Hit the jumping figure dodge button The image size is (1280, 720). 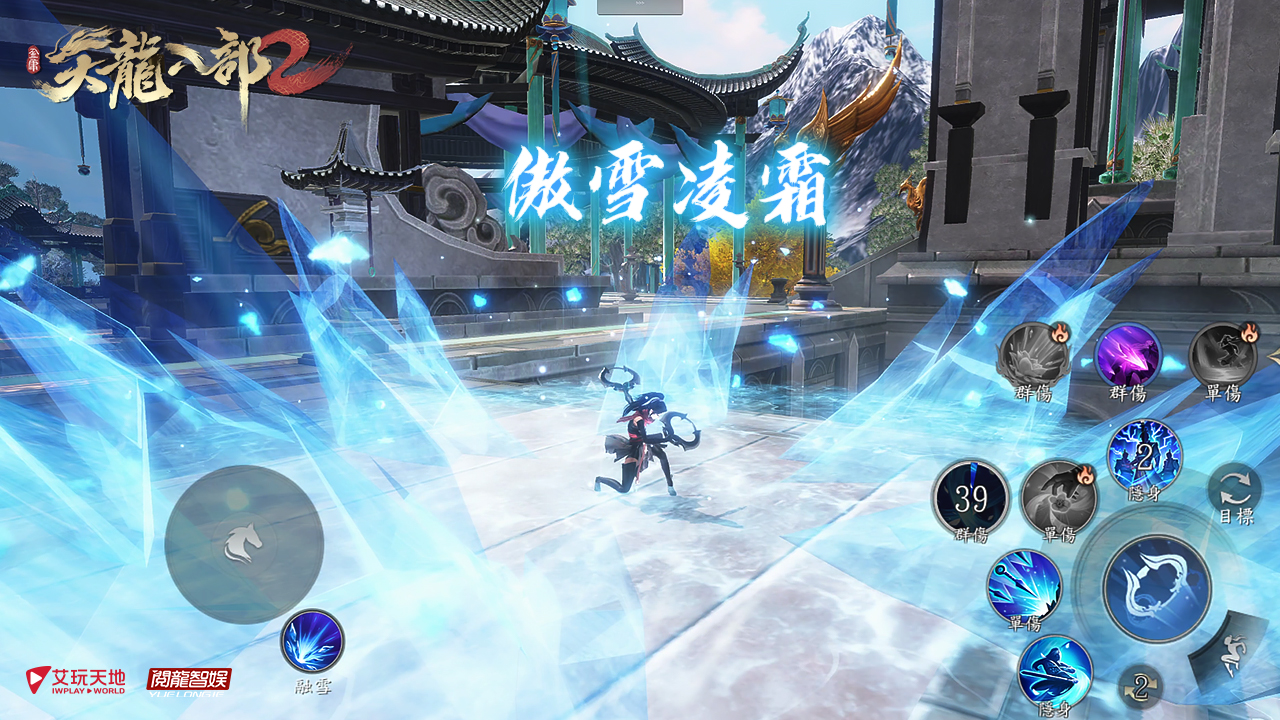pyautogui.click(x=1232, y=655)
